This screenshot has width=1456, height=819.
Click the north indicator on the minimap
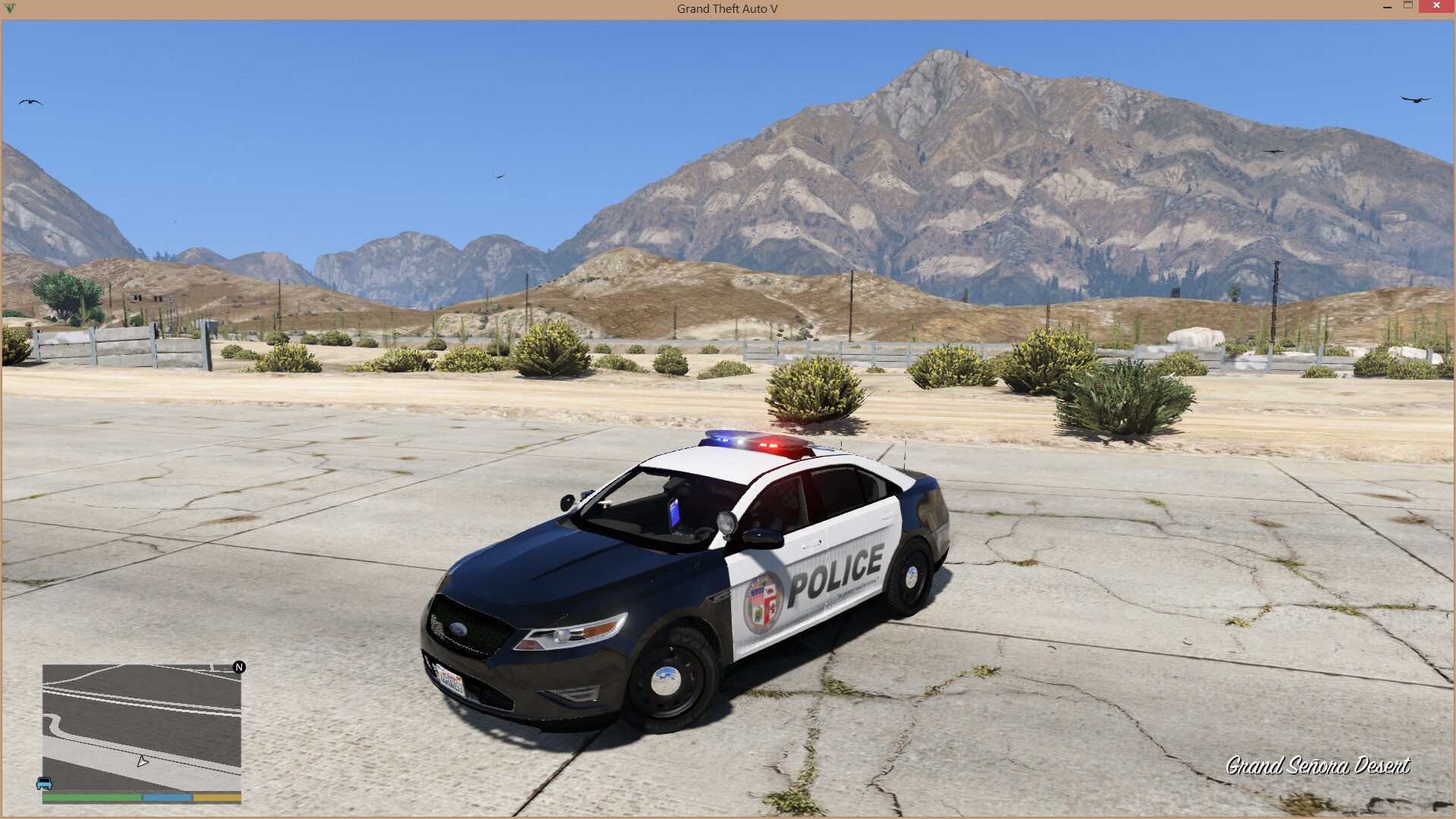[x=239, y=667]
